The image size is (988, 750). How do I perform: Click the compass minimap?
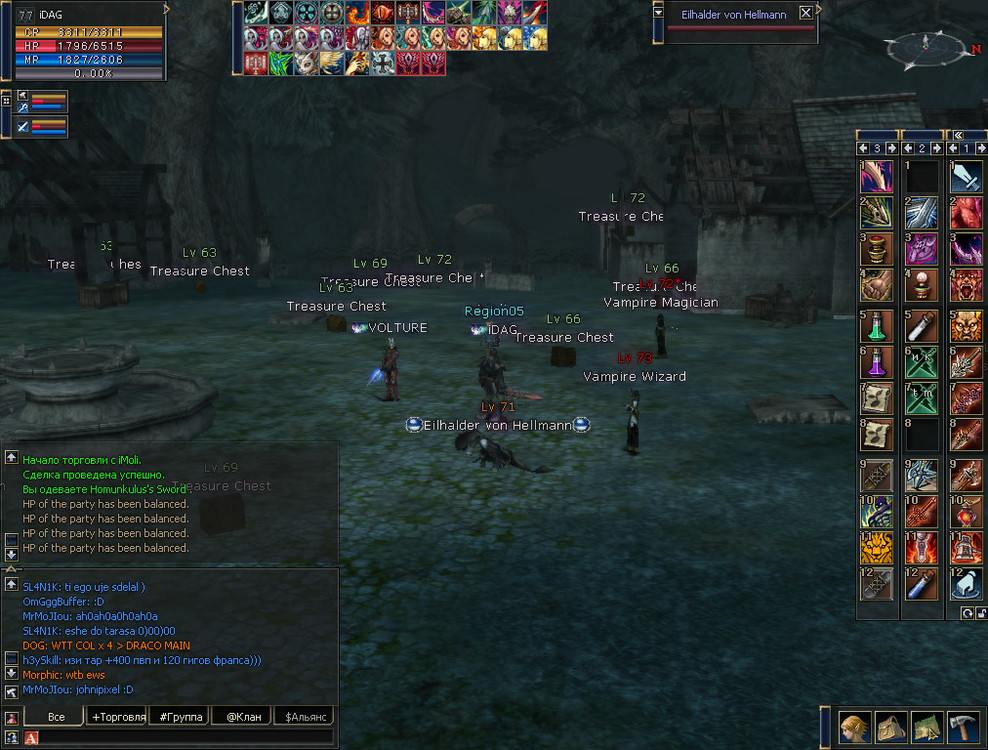click(x=926, y=46)
